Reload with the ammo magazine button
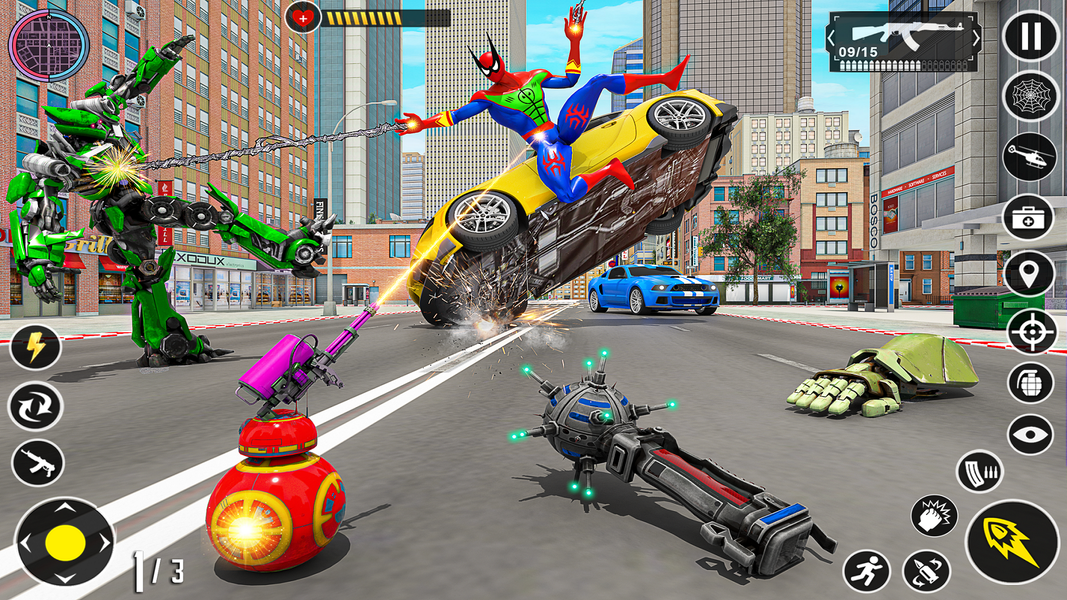 tap(980, 472)
